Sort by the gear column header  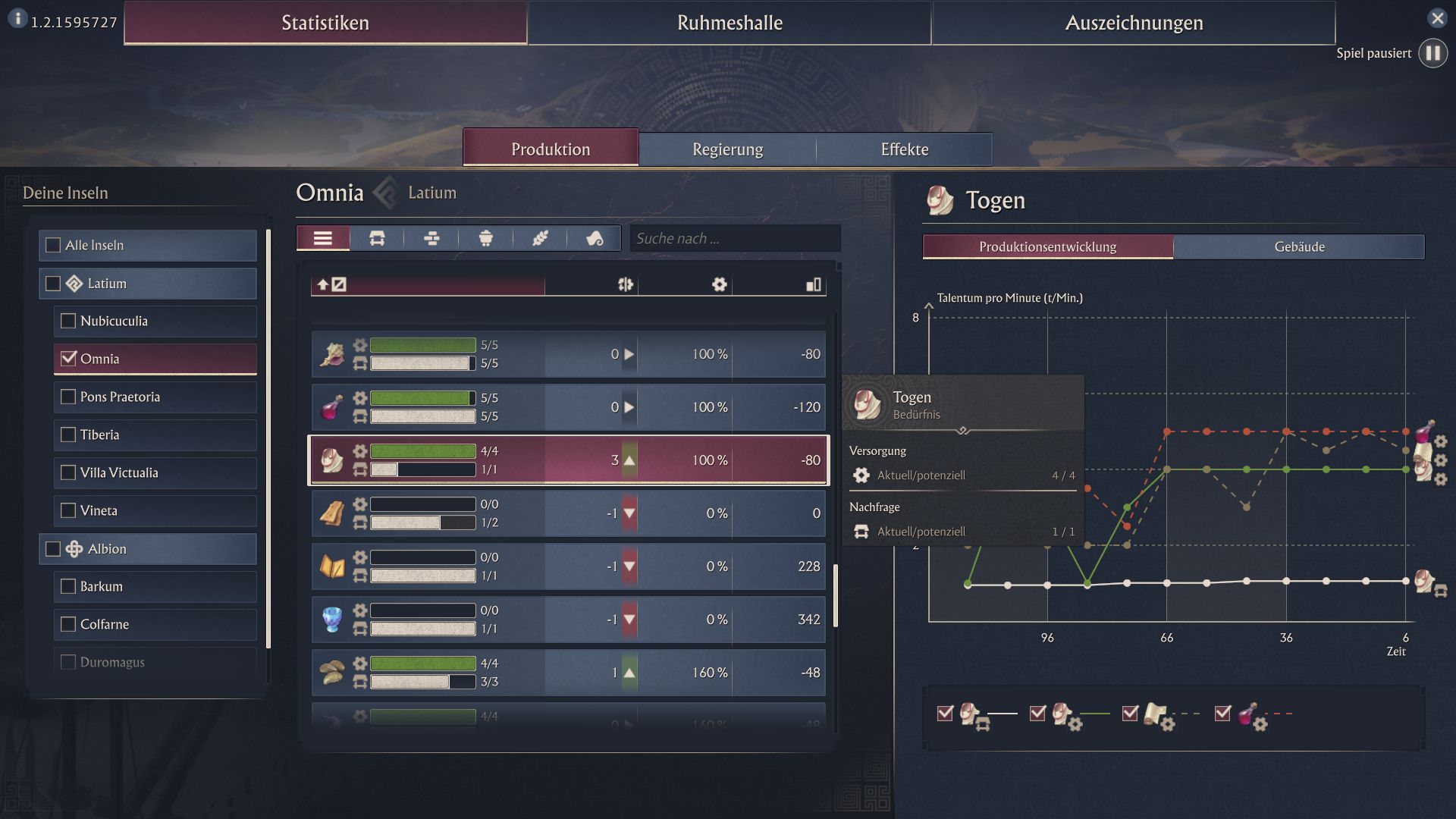pos(719,284)
